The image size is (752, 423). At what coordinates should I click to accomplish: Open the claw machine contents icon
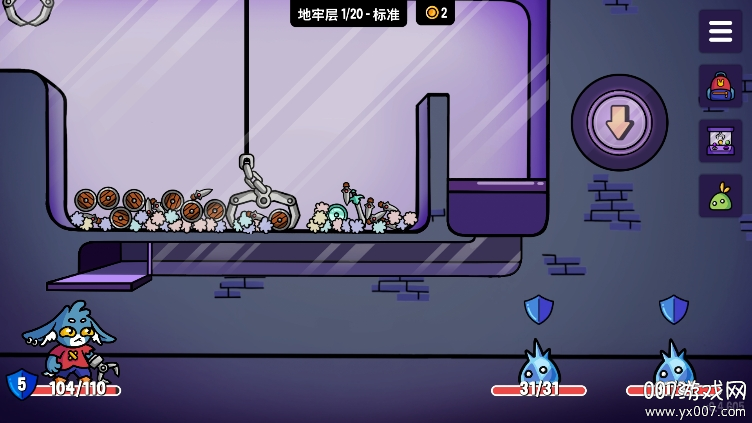720,141
